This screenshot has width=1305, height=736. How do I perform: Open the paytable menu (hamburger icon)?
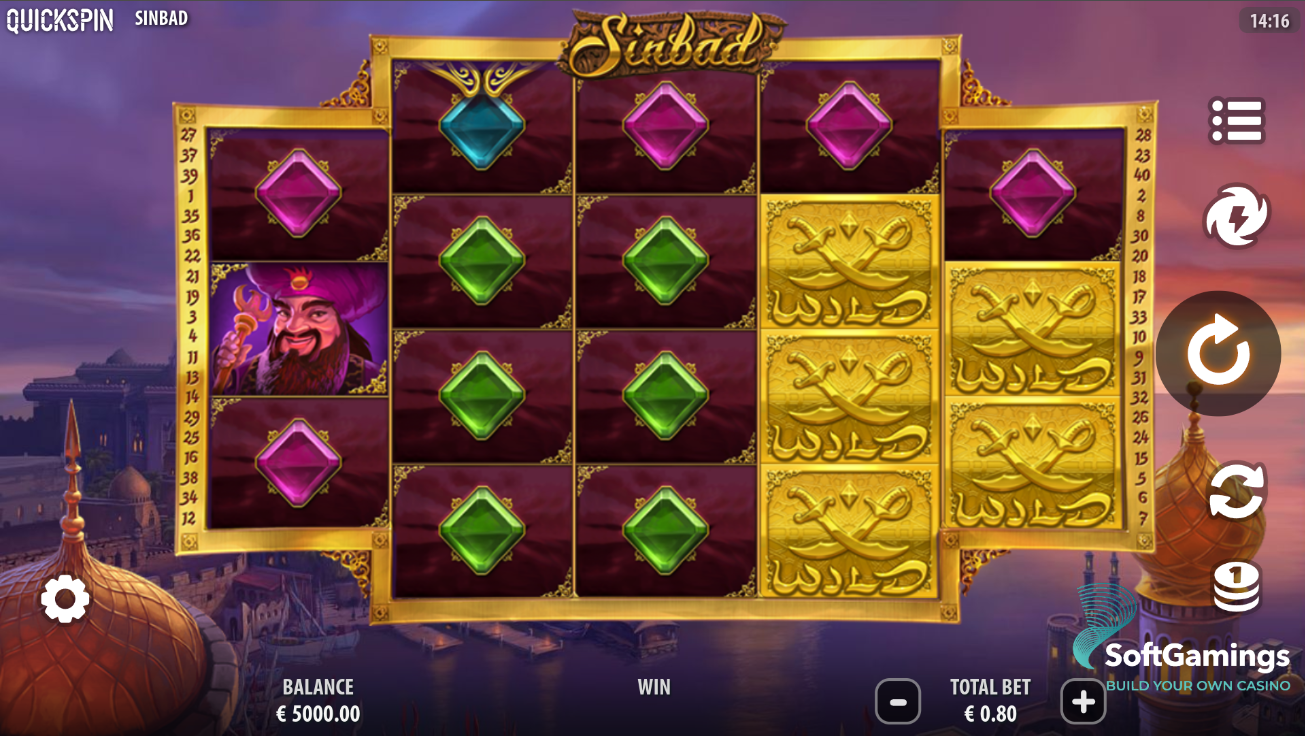(x=1237, y=120)
